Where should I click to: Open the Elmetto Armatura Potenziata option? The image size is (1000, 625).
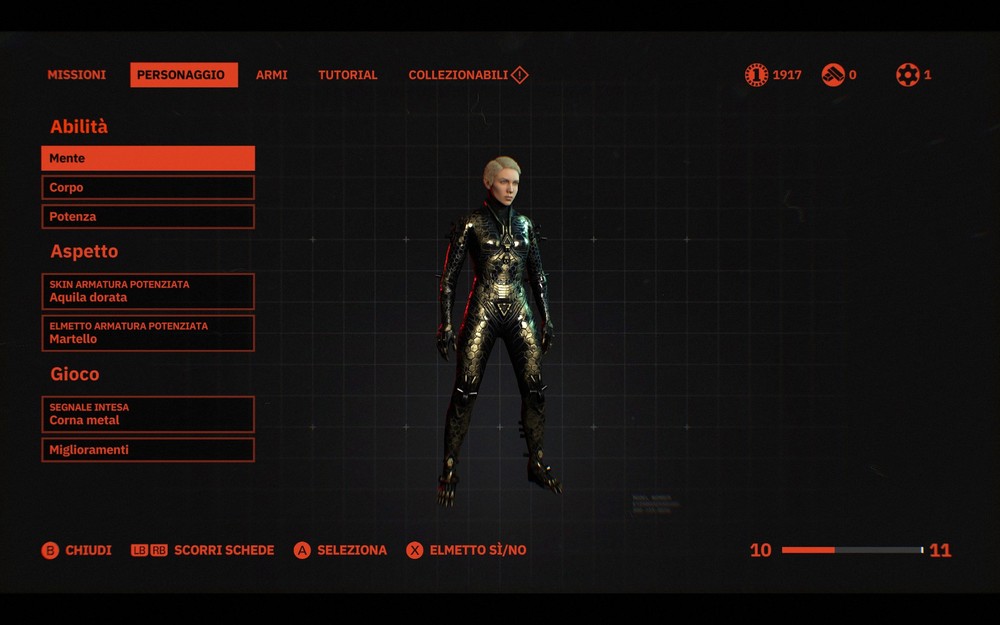(x=148, y=333)
